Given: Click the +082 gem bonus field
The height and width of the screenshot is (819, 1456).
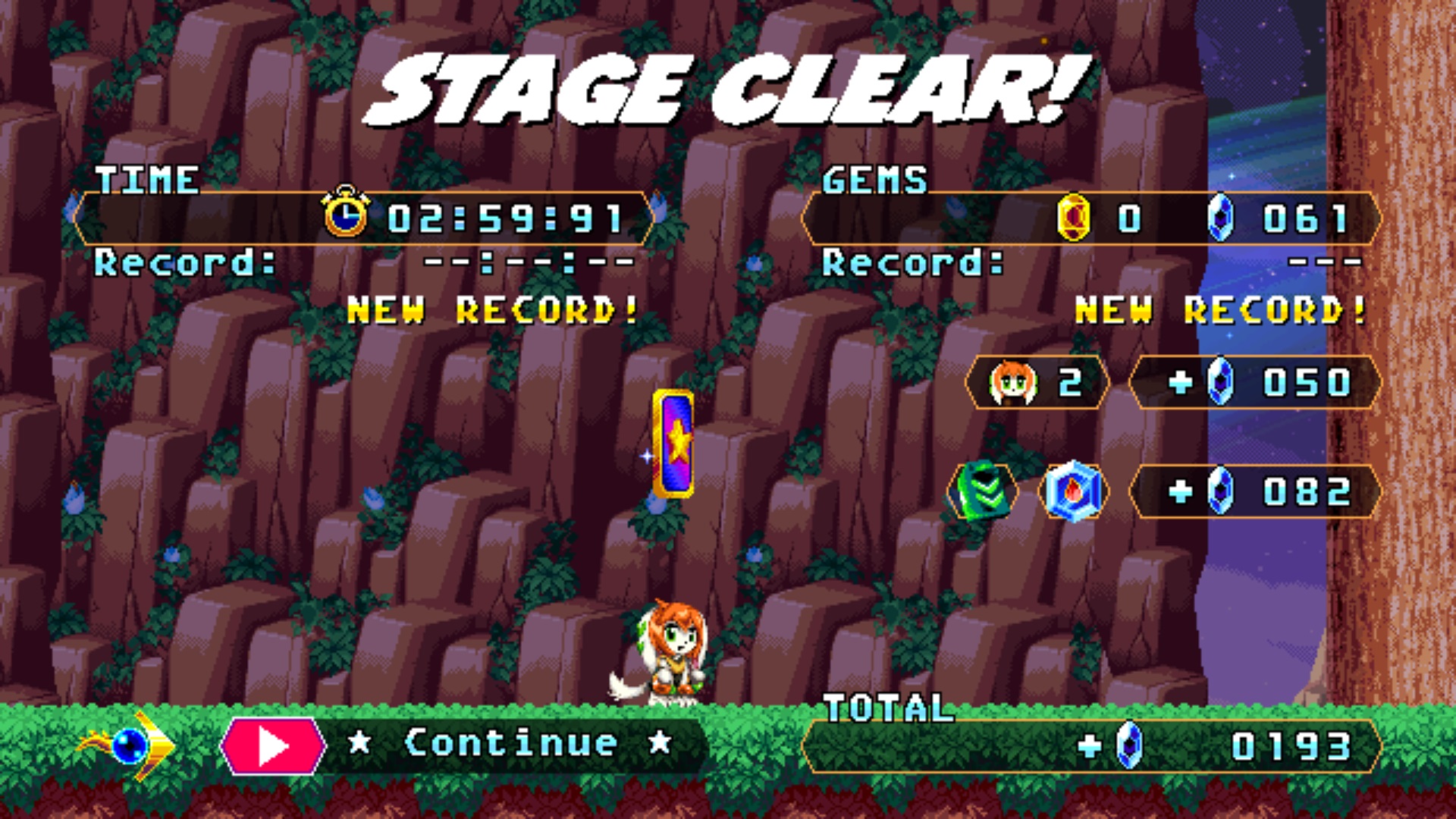Looking at the screenshot, I should coord(1255,492).
